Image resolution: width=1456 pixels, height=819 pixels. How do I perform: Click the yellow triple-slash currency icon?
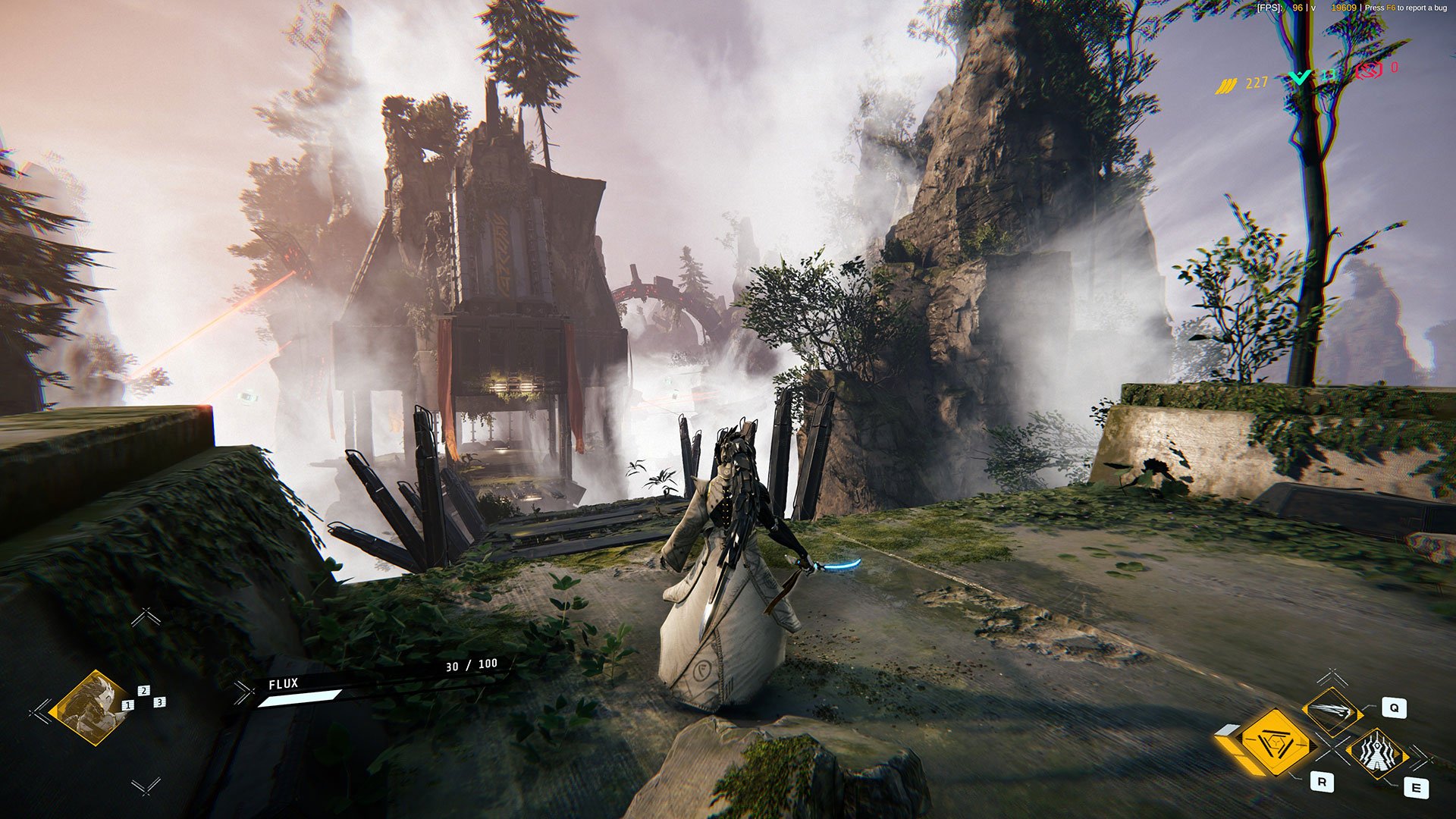pos(1226,86)
